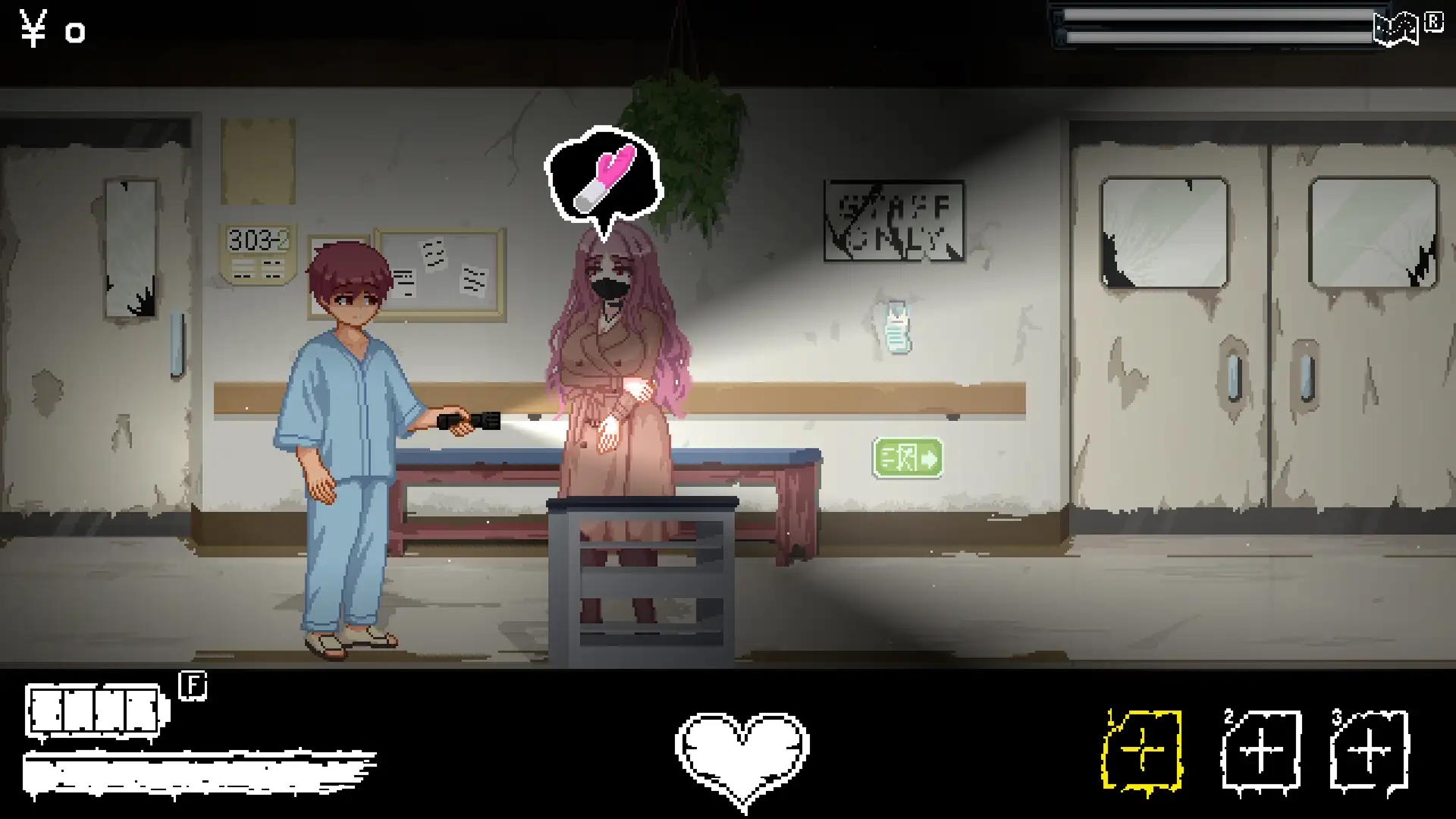The image size is (1456, 819).
Task: Click the hand sanitizer dispenser on the wall
Action: coord(896,328)
